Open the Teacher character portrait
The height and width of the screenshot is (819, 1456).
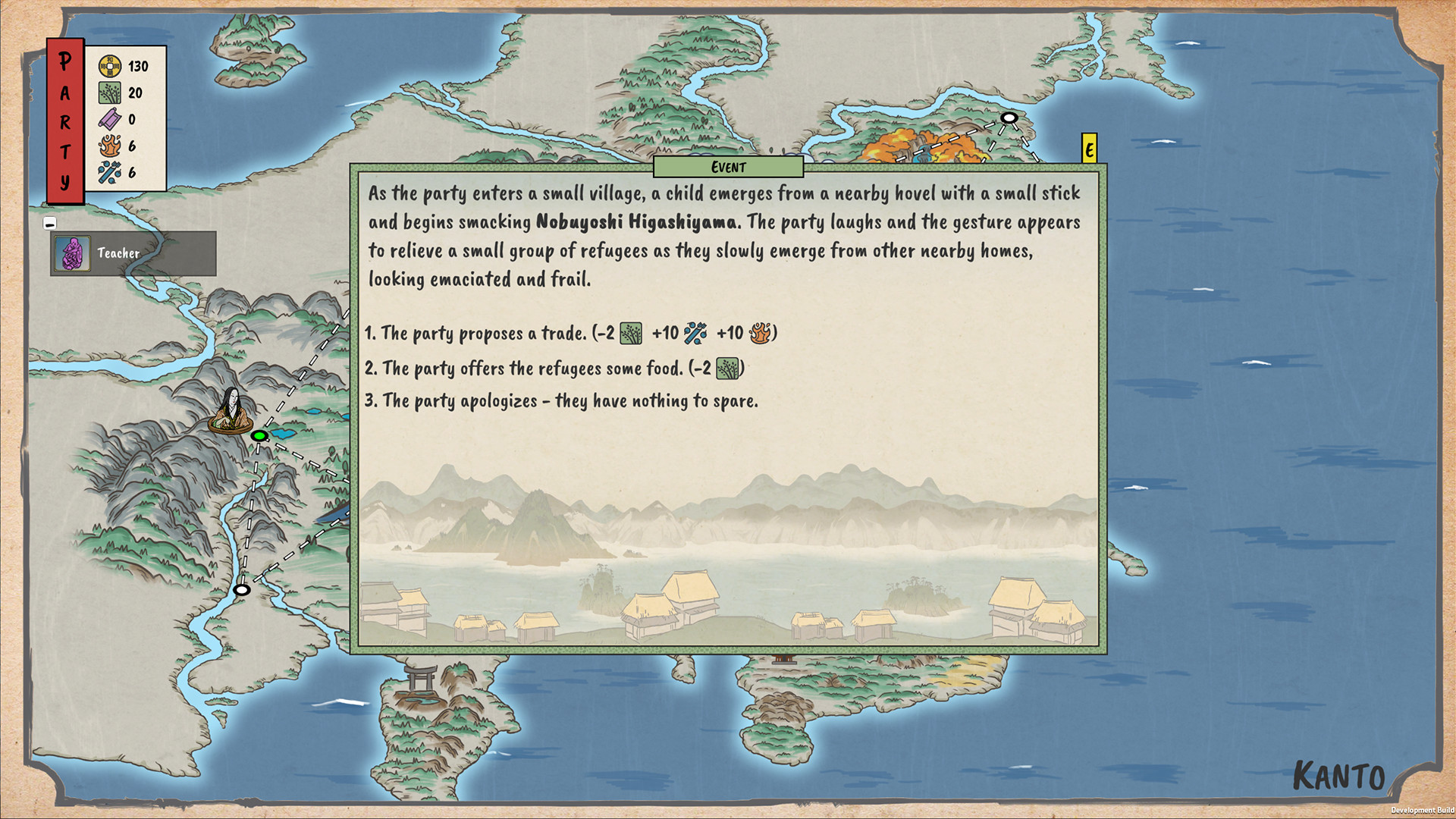tap(71, 253)
